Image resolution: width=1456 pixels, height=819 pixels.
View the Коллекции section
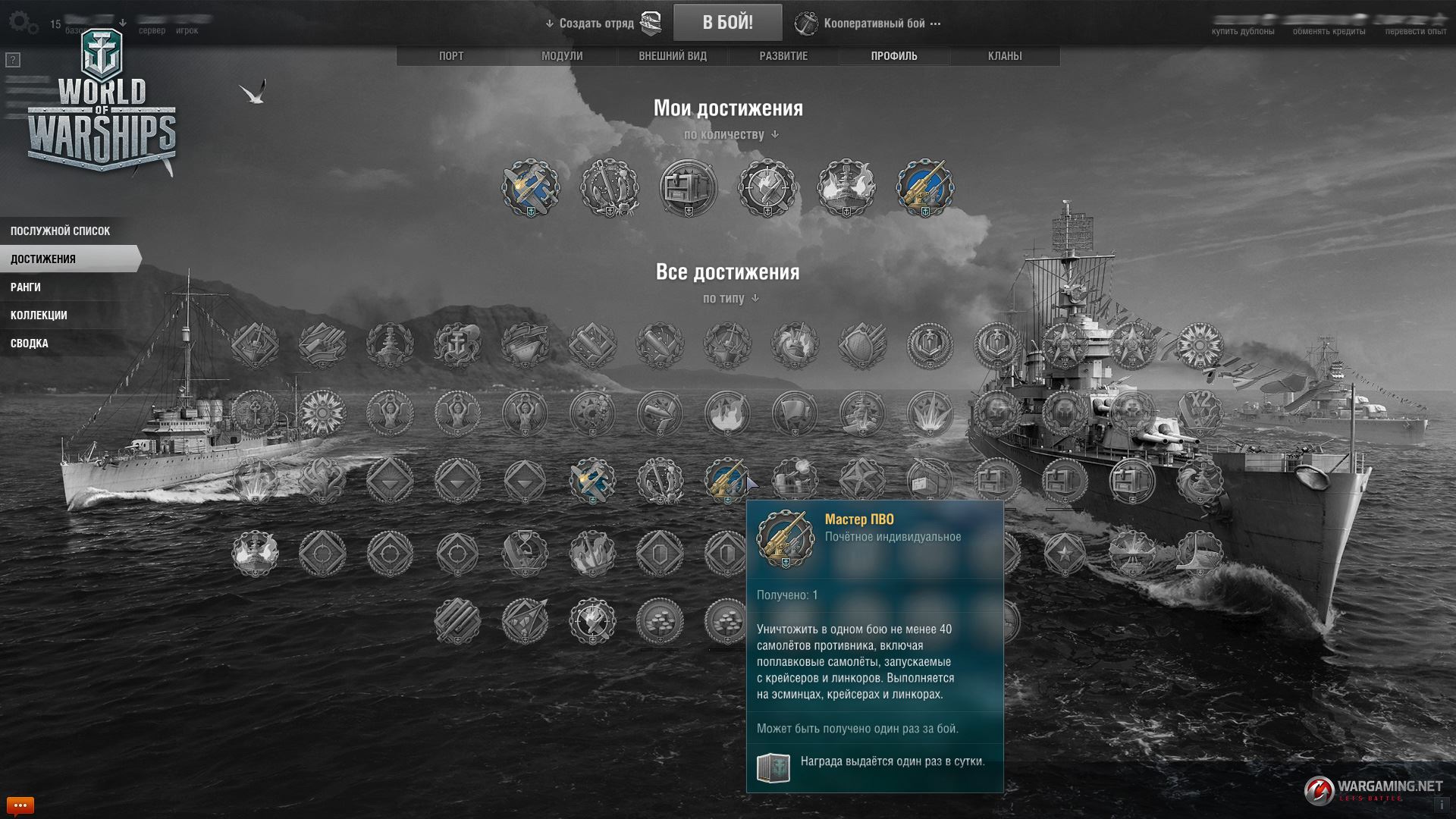[x=39, y=315]
